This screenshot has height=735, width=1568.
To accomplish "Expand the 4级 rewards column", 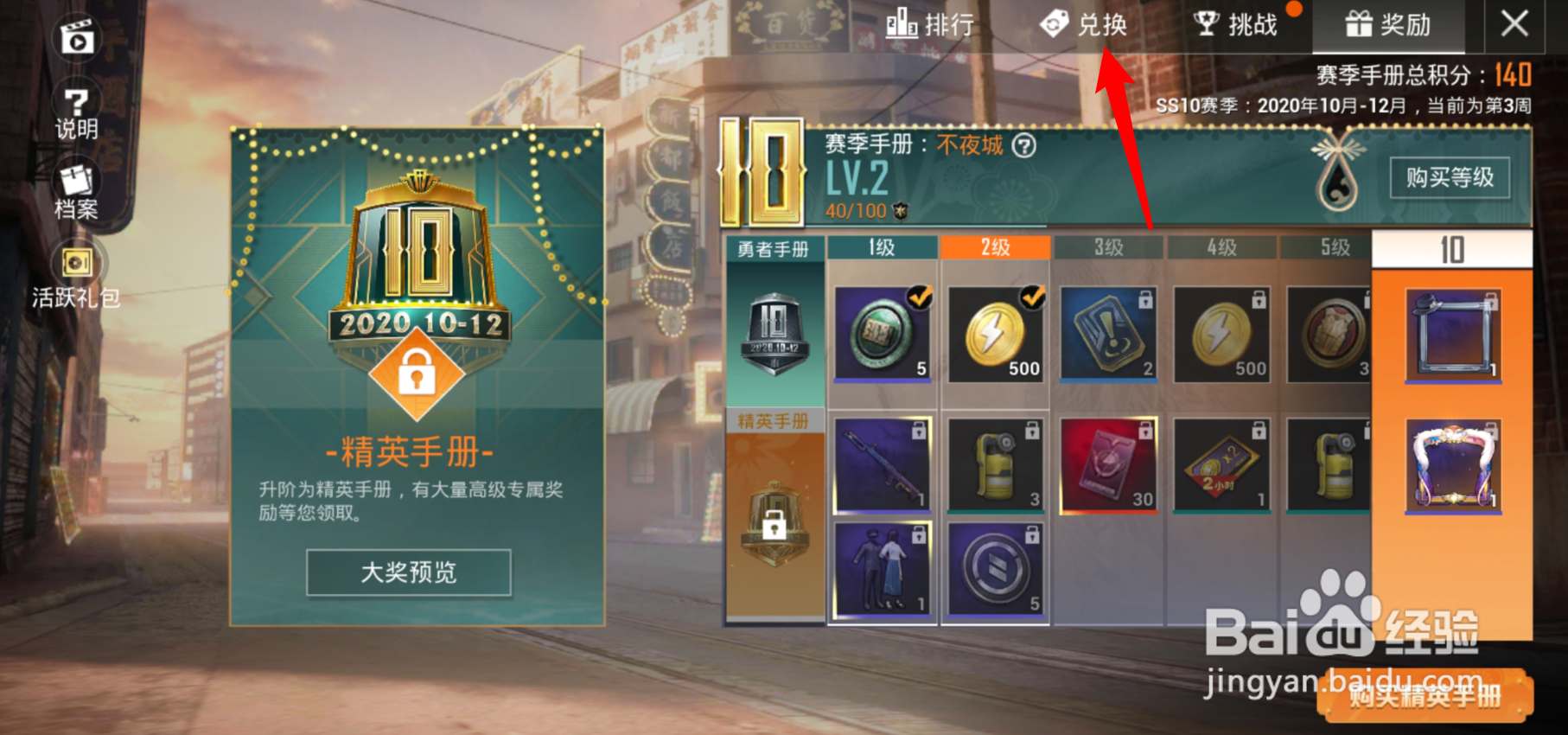I will click(x=1221, y=246).
